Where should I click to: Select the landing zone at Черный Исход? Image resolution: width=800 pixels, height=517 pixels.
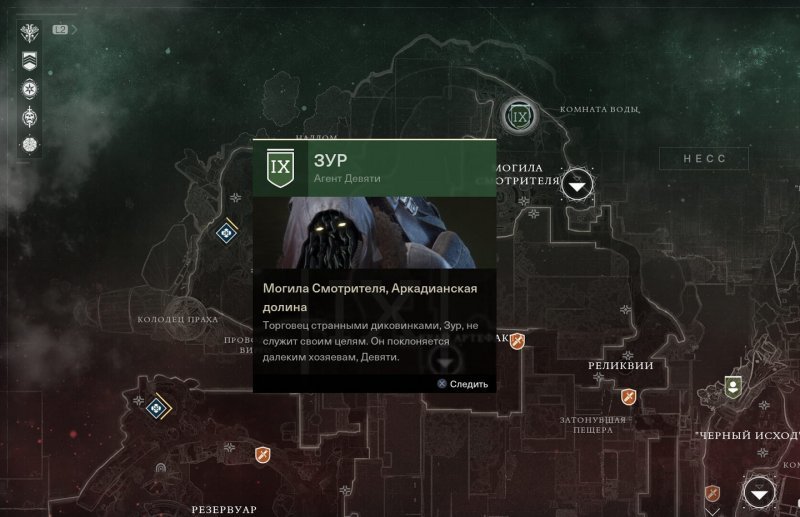coord(760,492)
